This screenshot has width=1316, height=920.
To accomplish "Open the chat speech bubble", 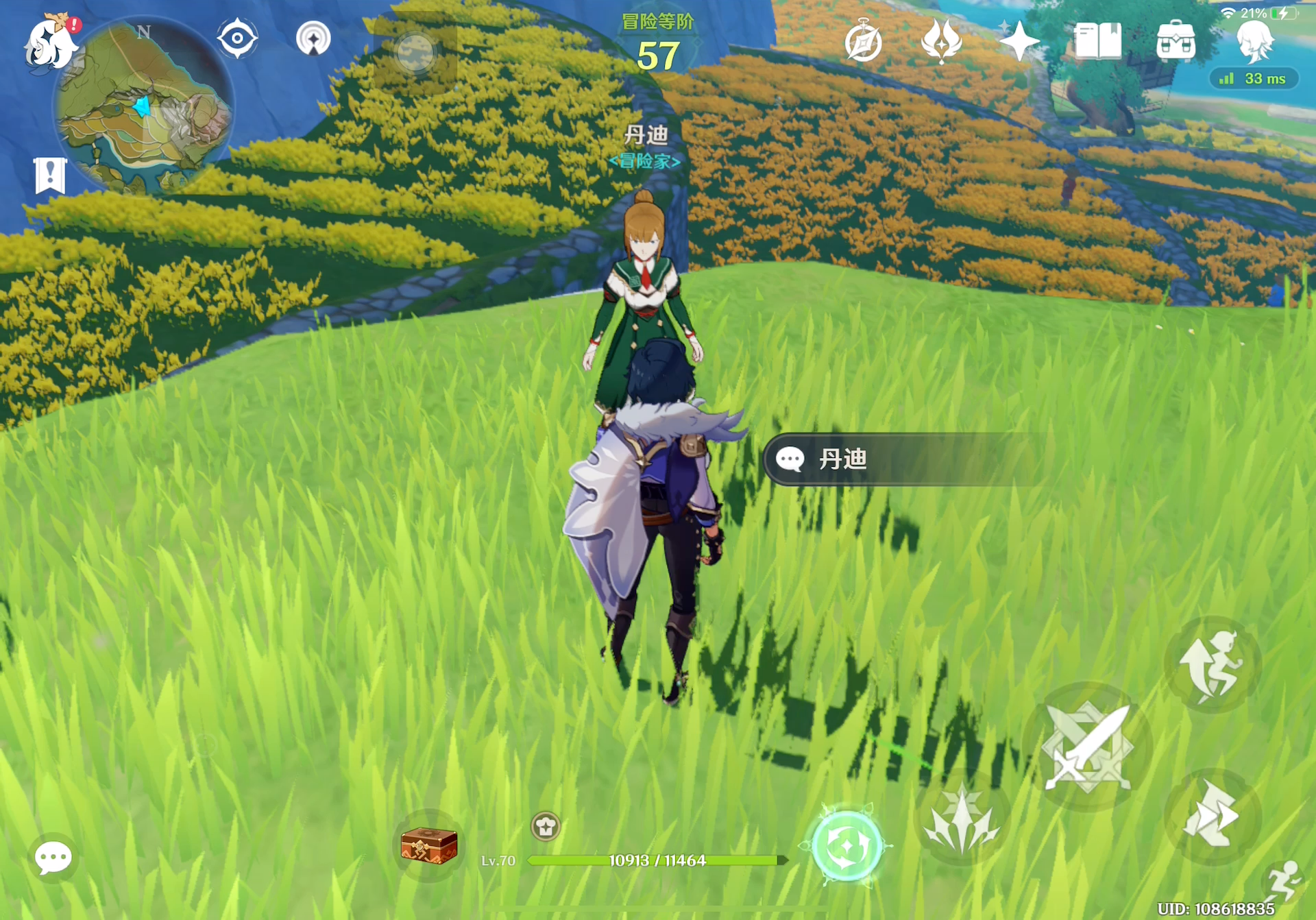I will (53, 858).
